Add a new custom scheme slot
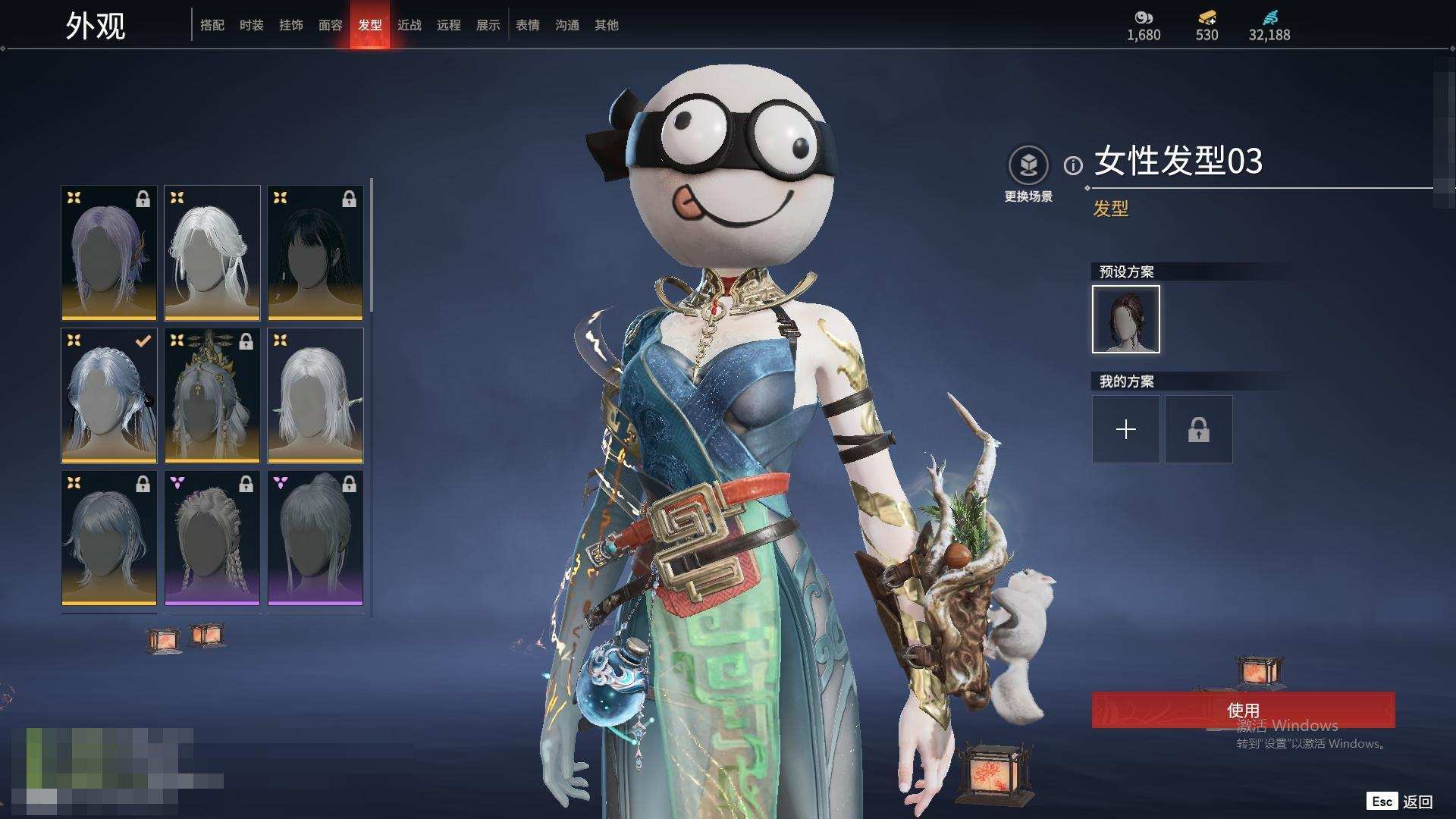 coord(1126,430)
